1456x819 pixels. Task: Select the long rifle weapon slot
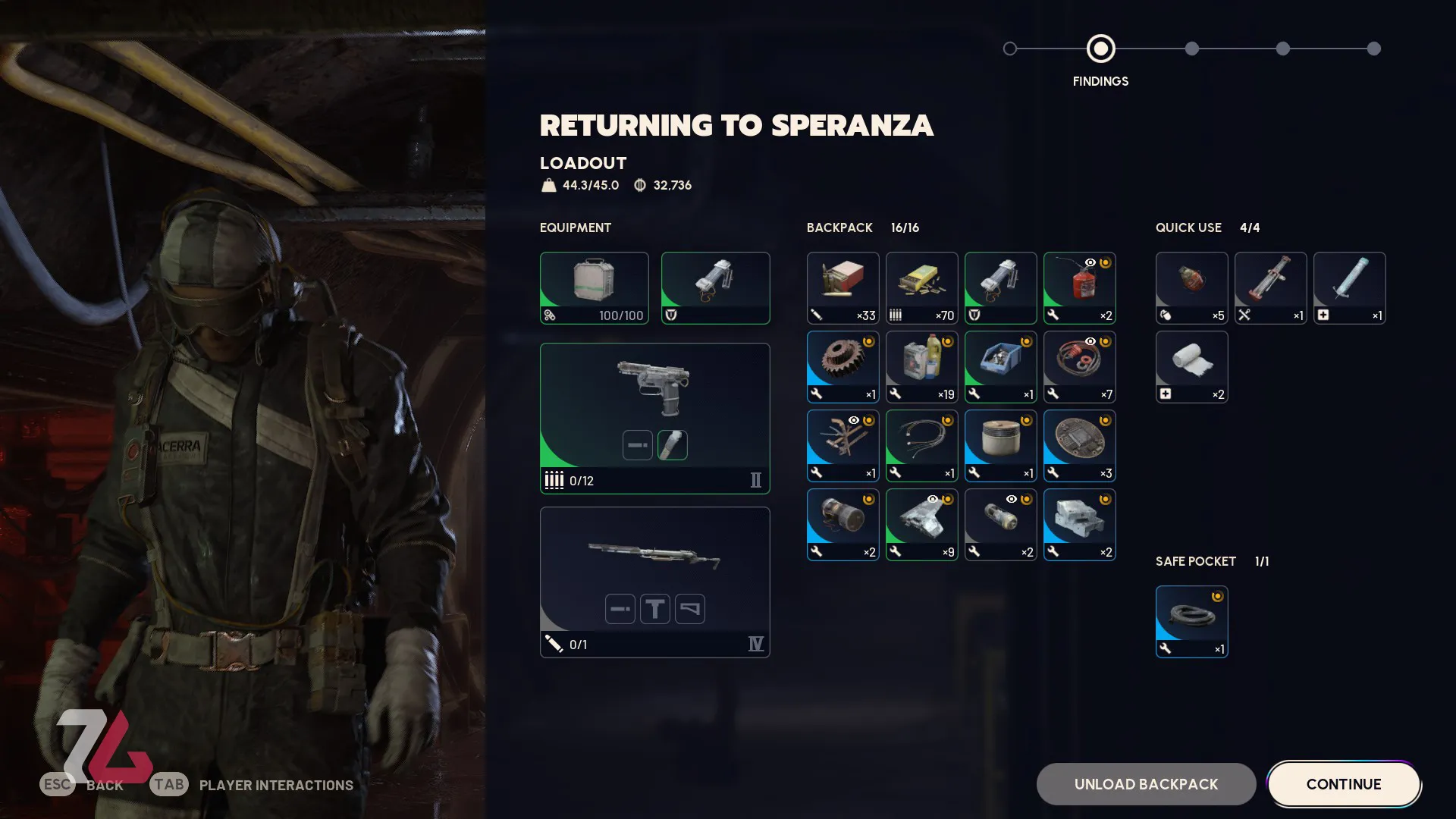coord(654,582)
